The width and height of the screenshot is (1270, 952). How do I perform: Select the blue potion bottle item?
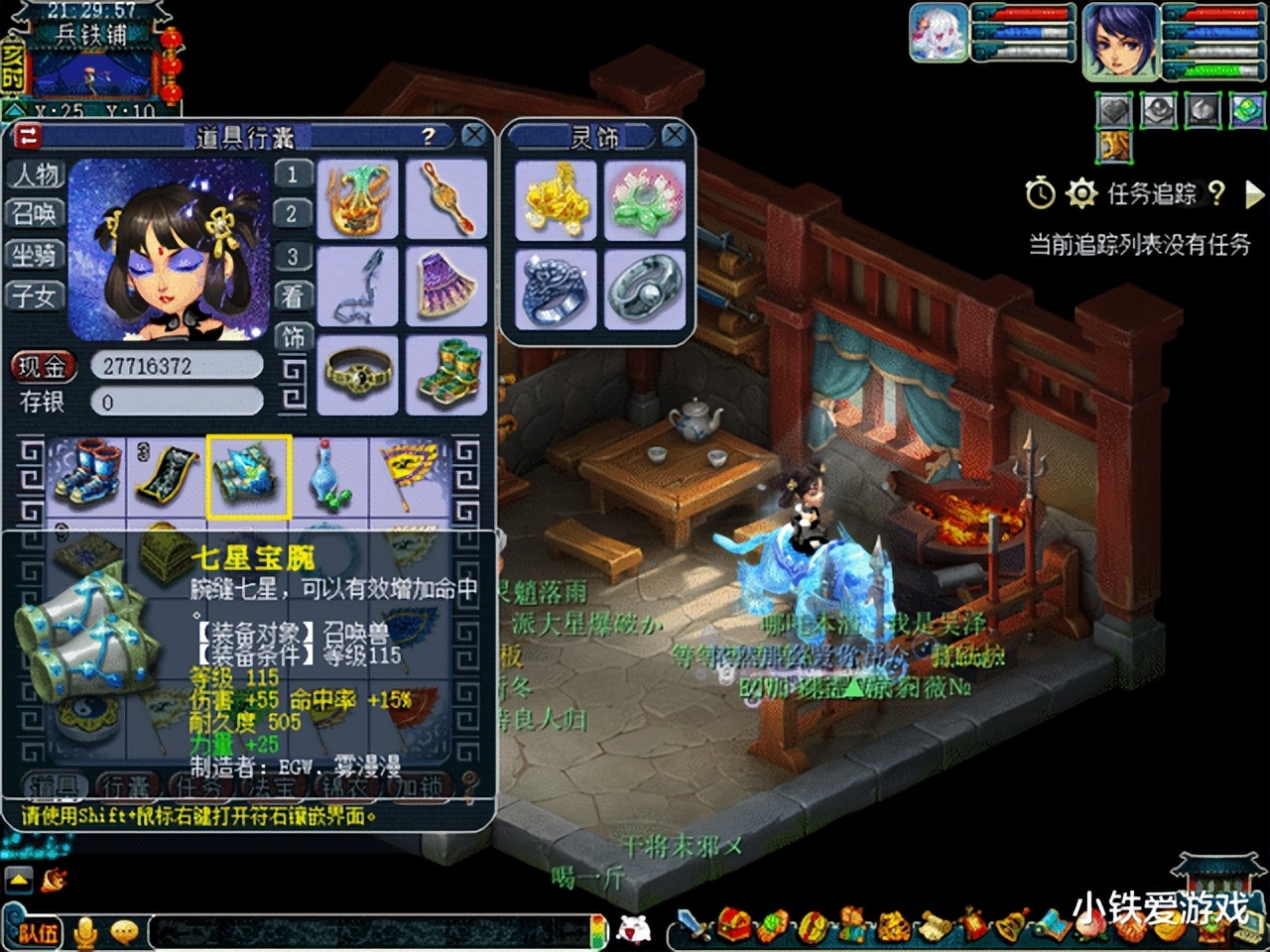(x=328, y=477)
